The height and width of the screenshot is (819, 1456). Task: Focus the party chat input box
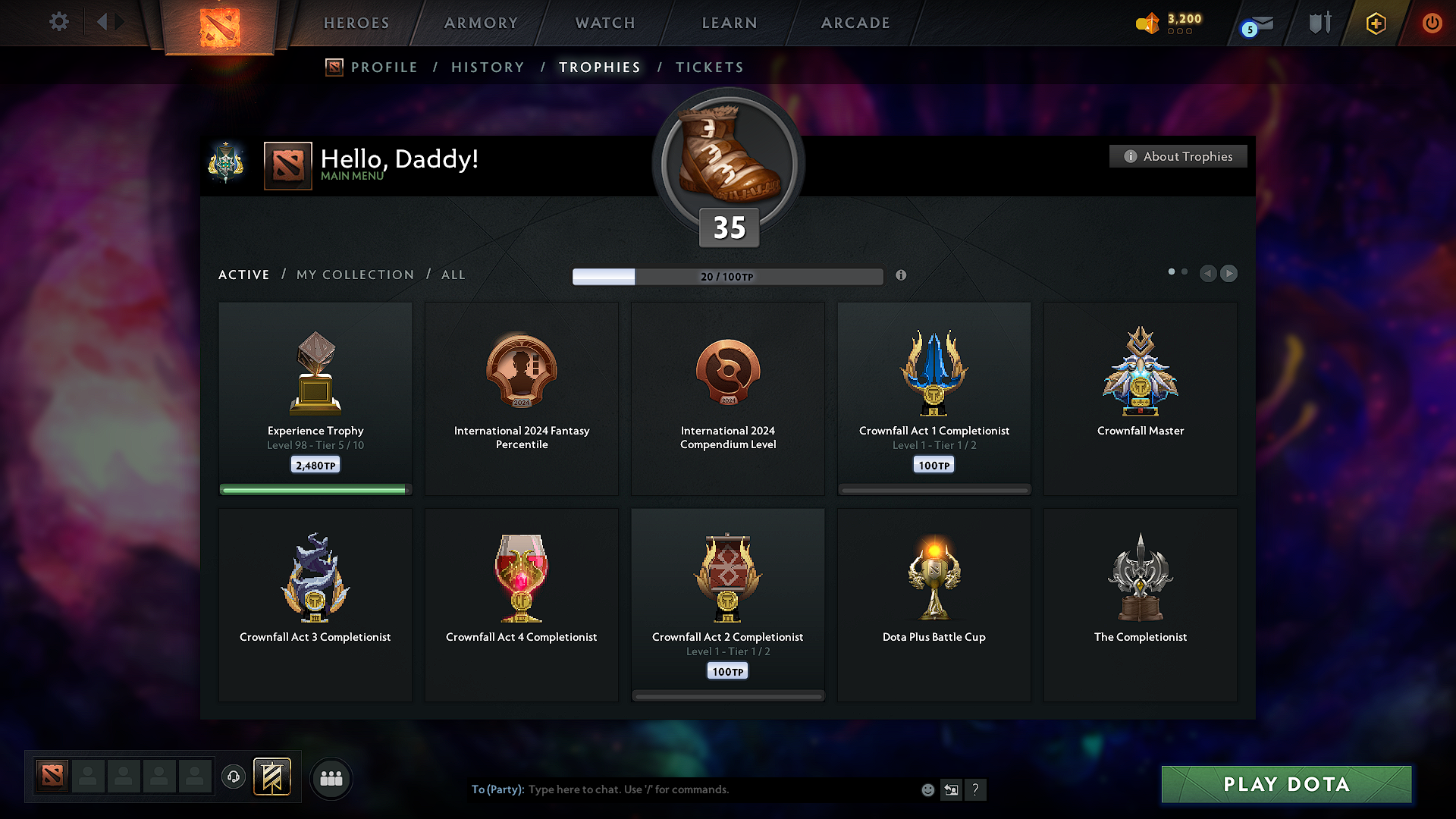720,789
